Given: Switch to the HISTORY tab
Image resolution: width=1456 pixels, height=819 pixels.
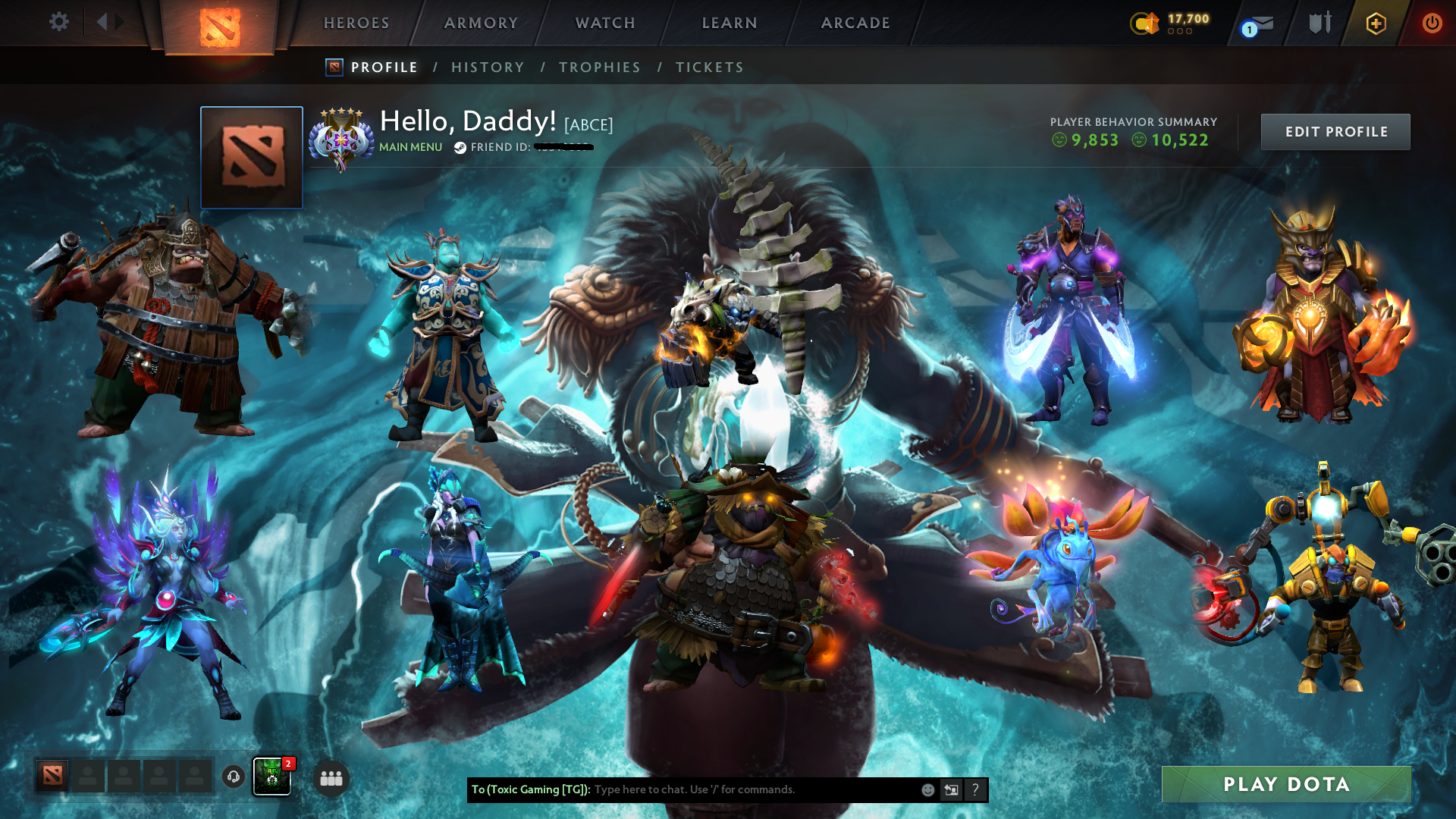Looking at the screenshot, I should coord(488,67).
